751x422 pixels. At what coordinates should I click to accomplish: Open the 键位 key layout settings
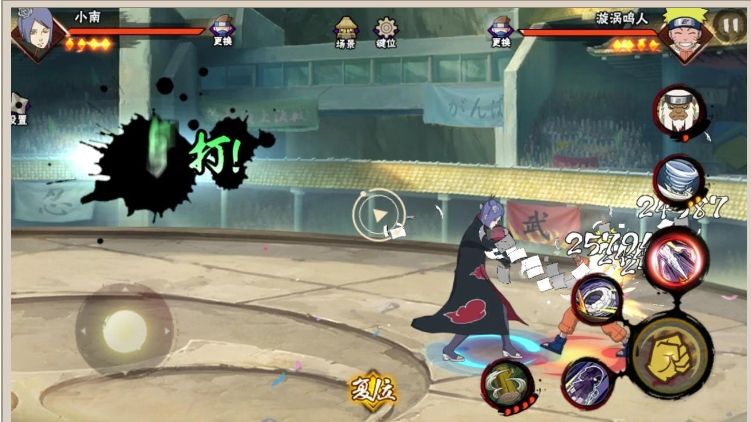[385, 32]
